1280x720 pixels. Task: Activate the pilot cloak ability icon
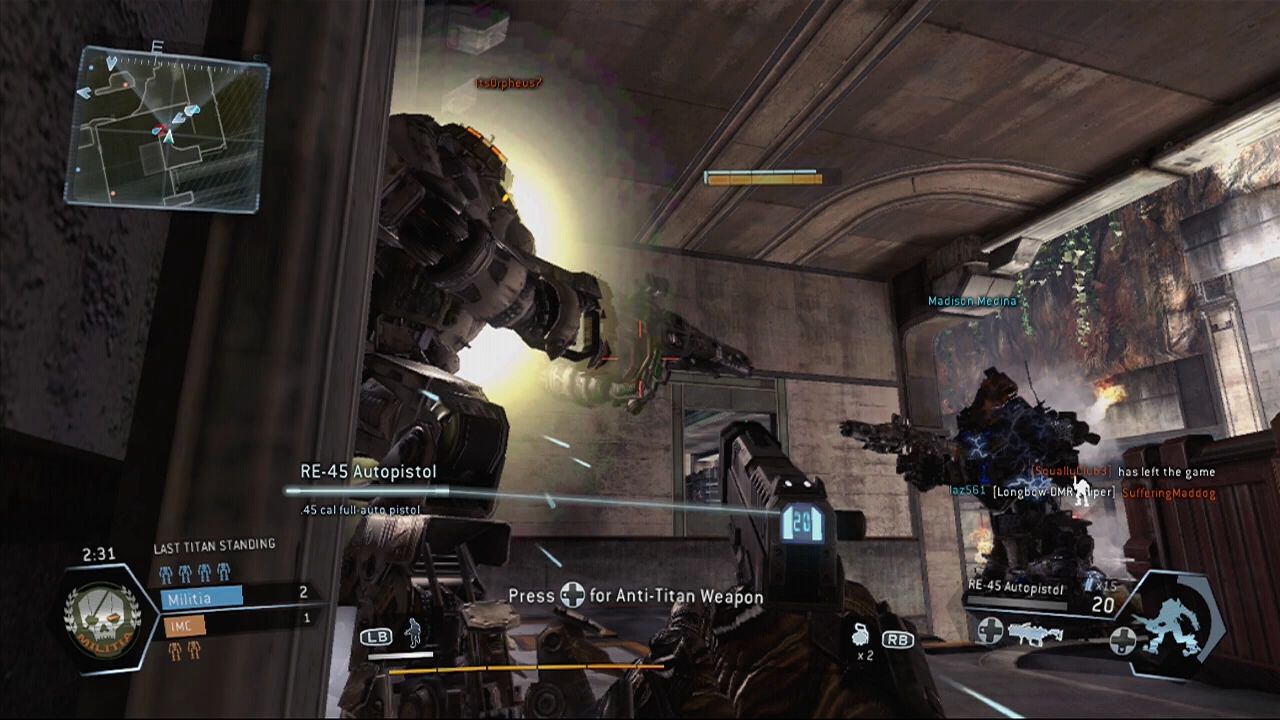[412, 633]
